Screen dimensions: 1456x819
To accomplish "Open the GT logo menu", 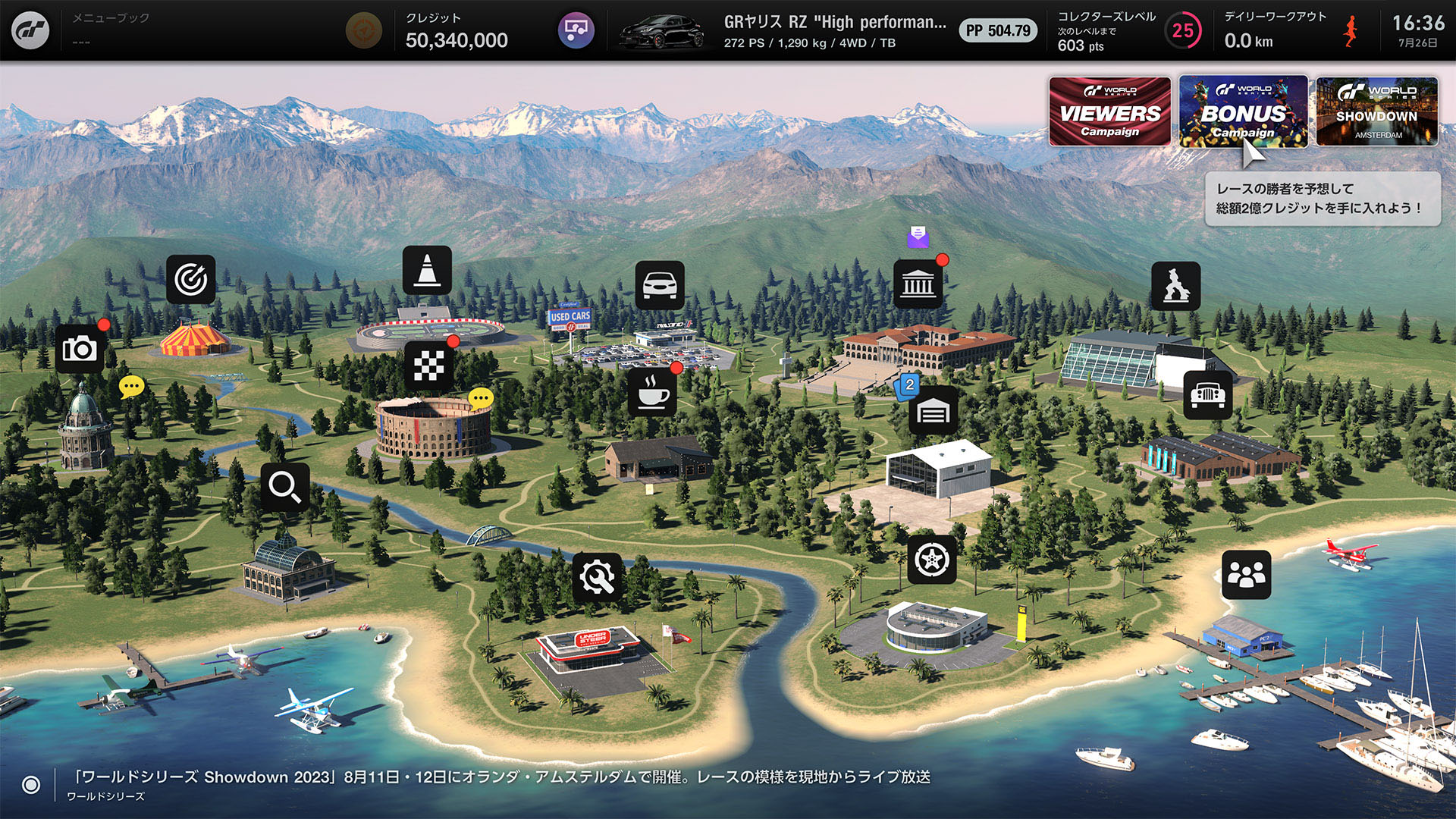I will tap(30, 30).
